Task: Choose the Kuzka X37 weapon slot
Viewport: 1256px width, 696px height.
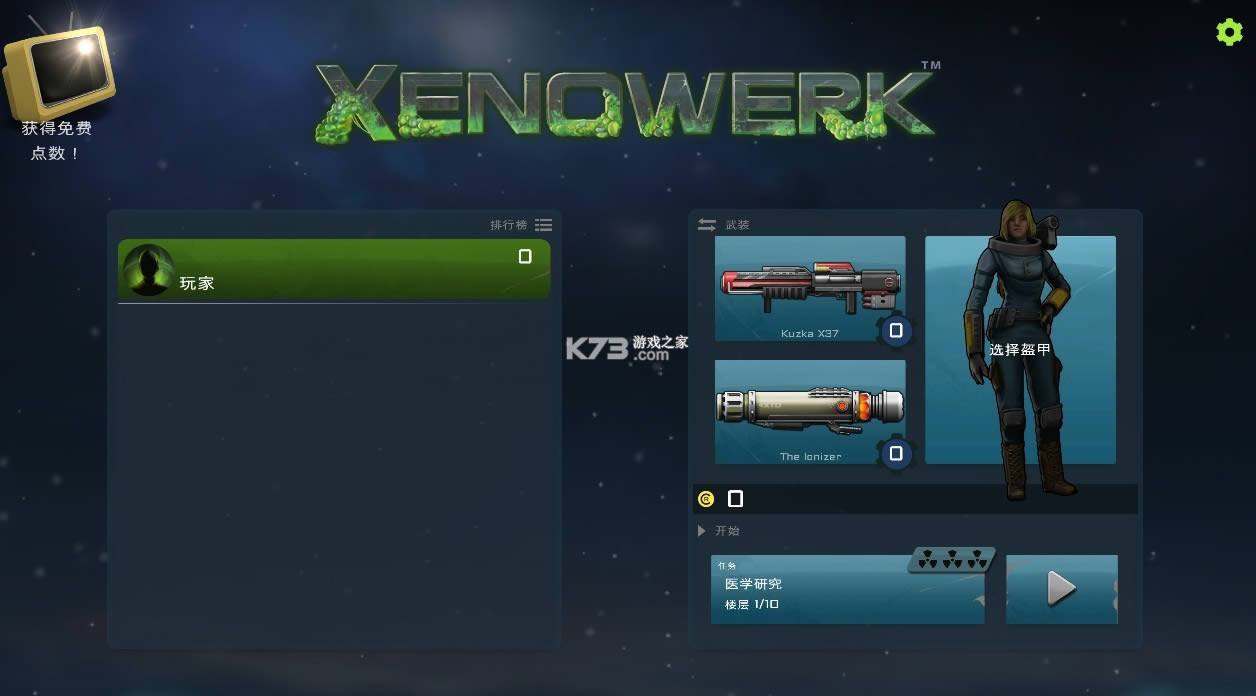Action: (810, 288)
